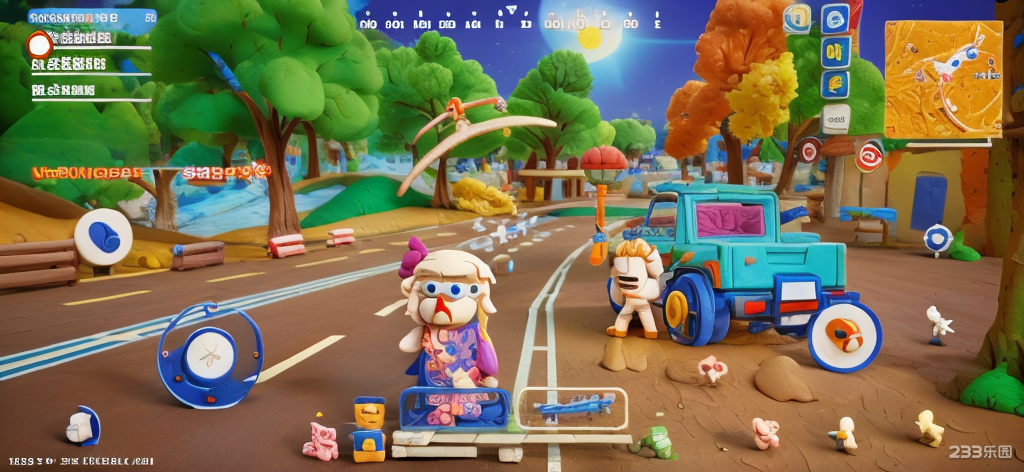Select the cream tile below the blue icons
Image resolution: width=1024 pixels, height=472 pixels.
coord(835,119)
